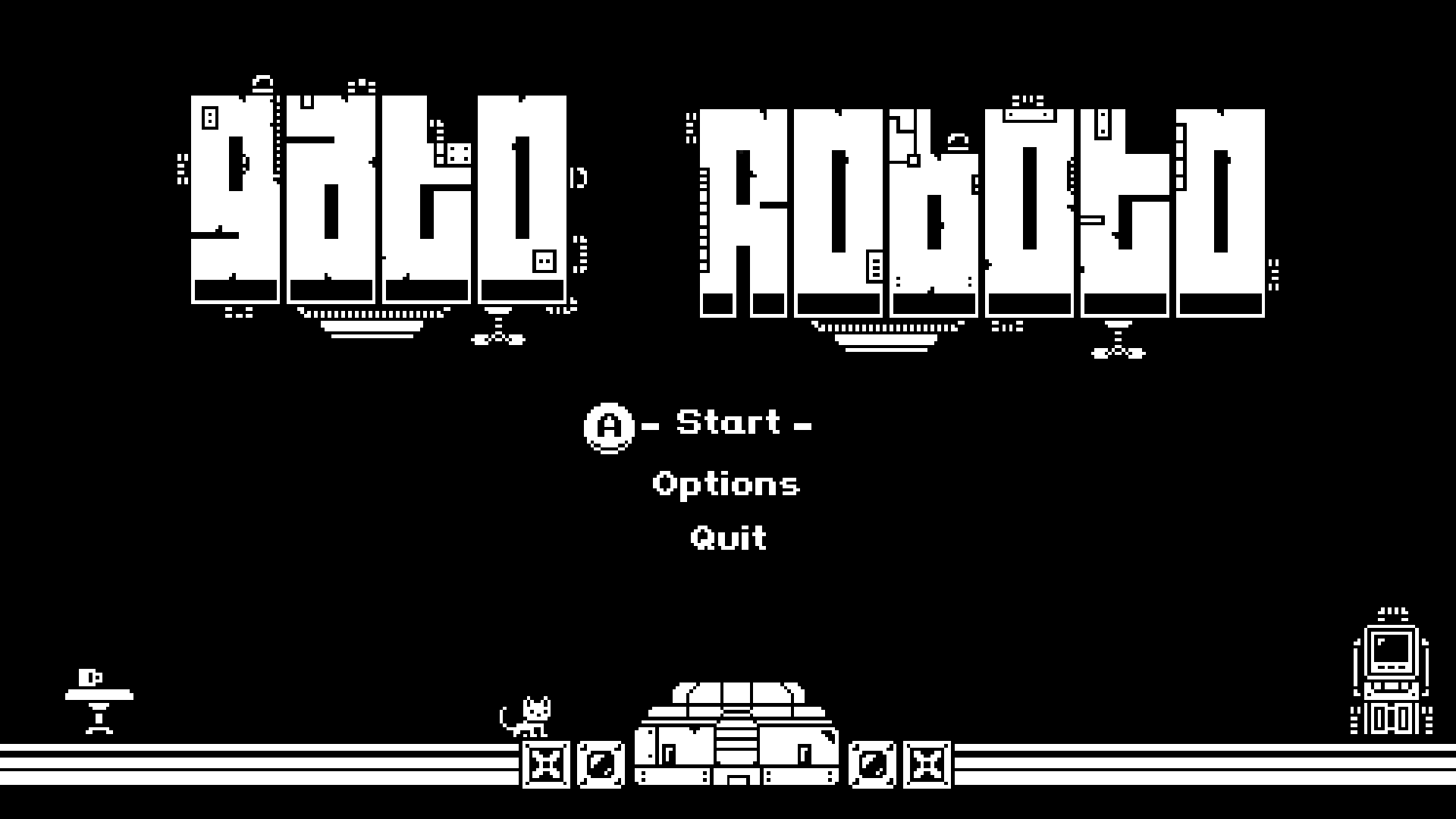The width and height of the screenshot is (1456, 819).
Task: Click the slashed-circle crate beside the pod
Action: 601,766
